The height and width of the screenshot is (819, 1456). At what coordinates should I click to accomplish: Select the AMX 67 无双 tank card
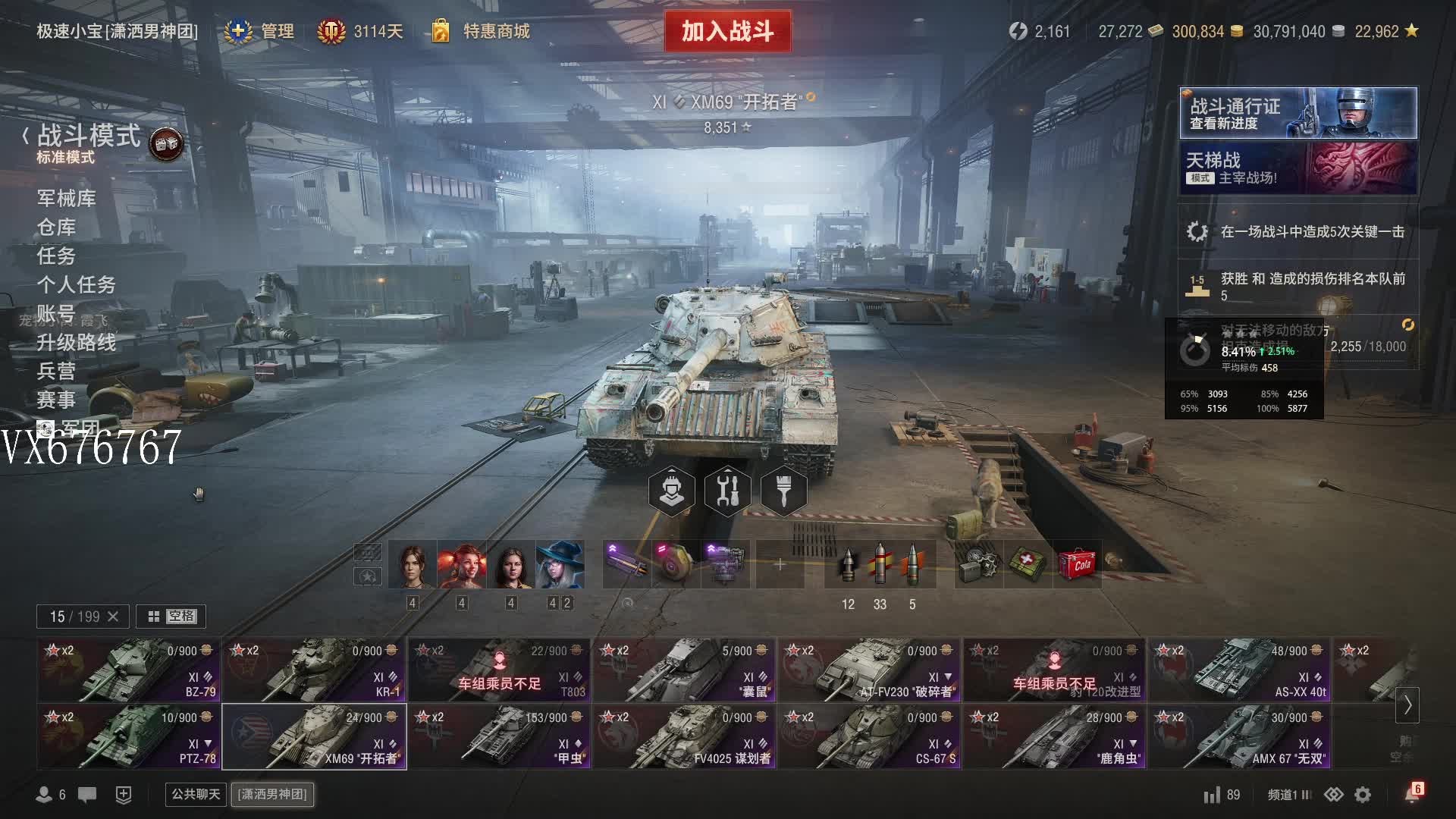point(1238,737)
